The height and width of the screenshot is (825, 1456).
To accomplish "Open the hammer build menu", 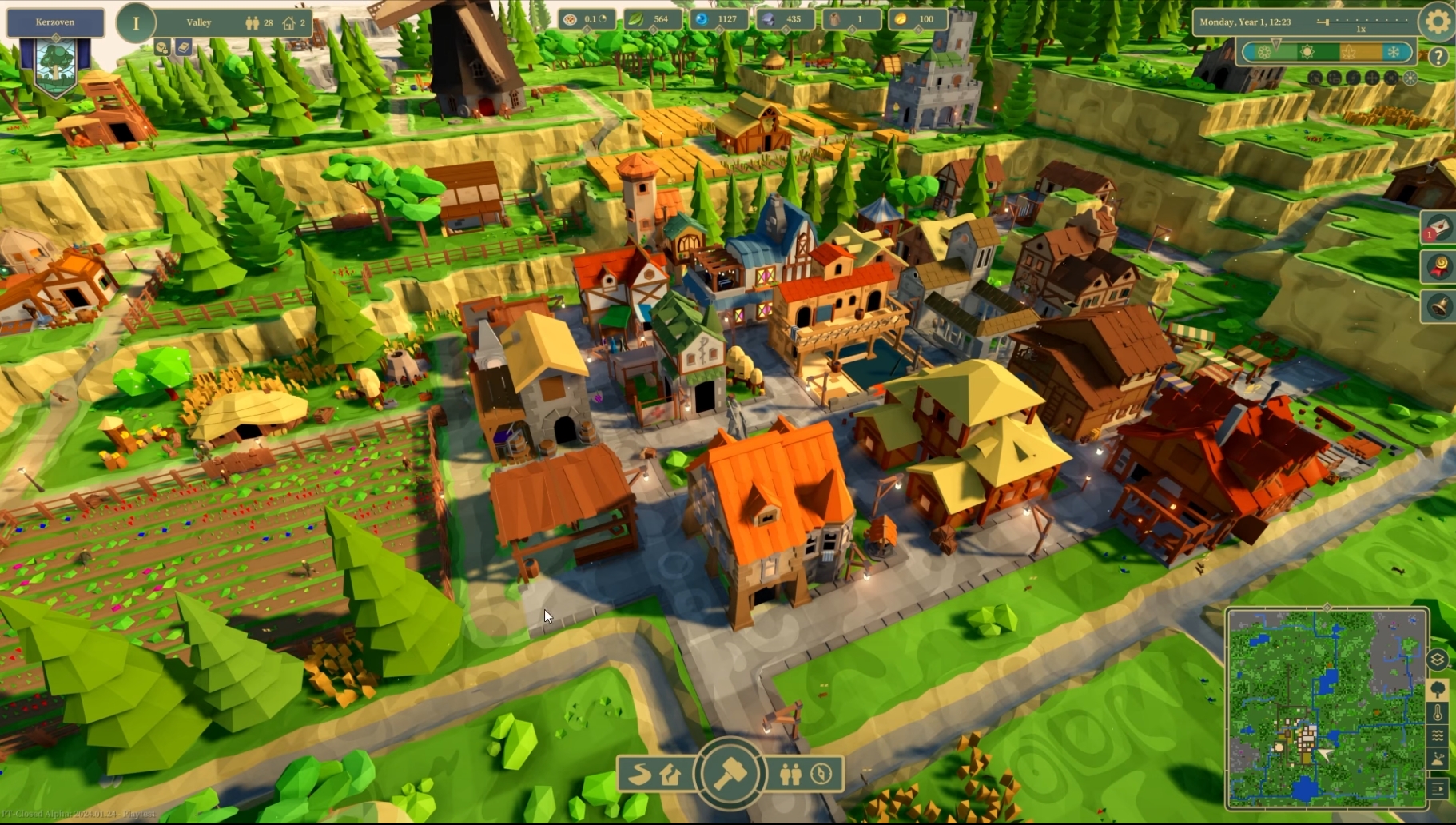I will click(x=730, y=773).
